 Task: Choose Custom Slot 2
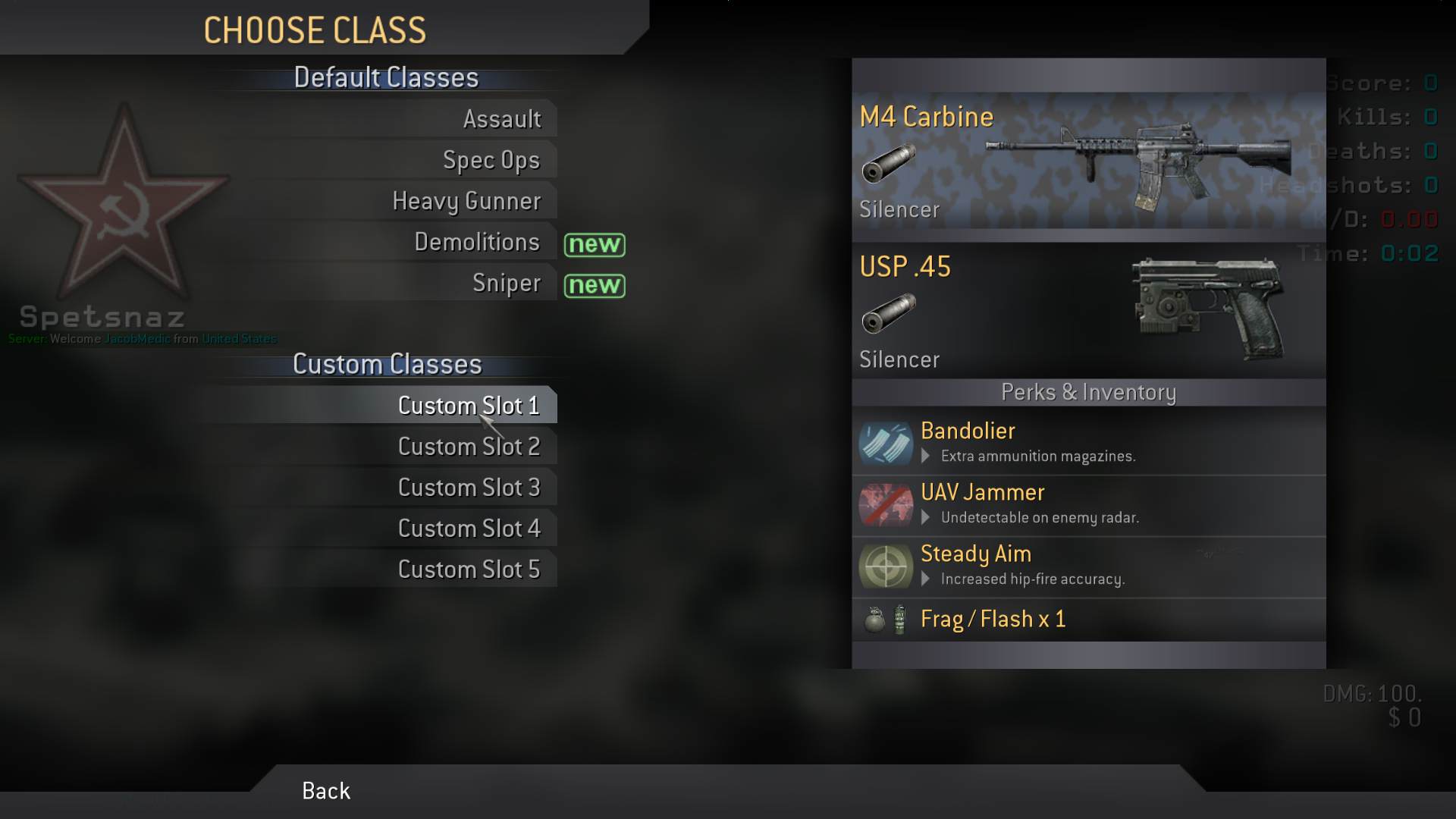tap(469, 447)
